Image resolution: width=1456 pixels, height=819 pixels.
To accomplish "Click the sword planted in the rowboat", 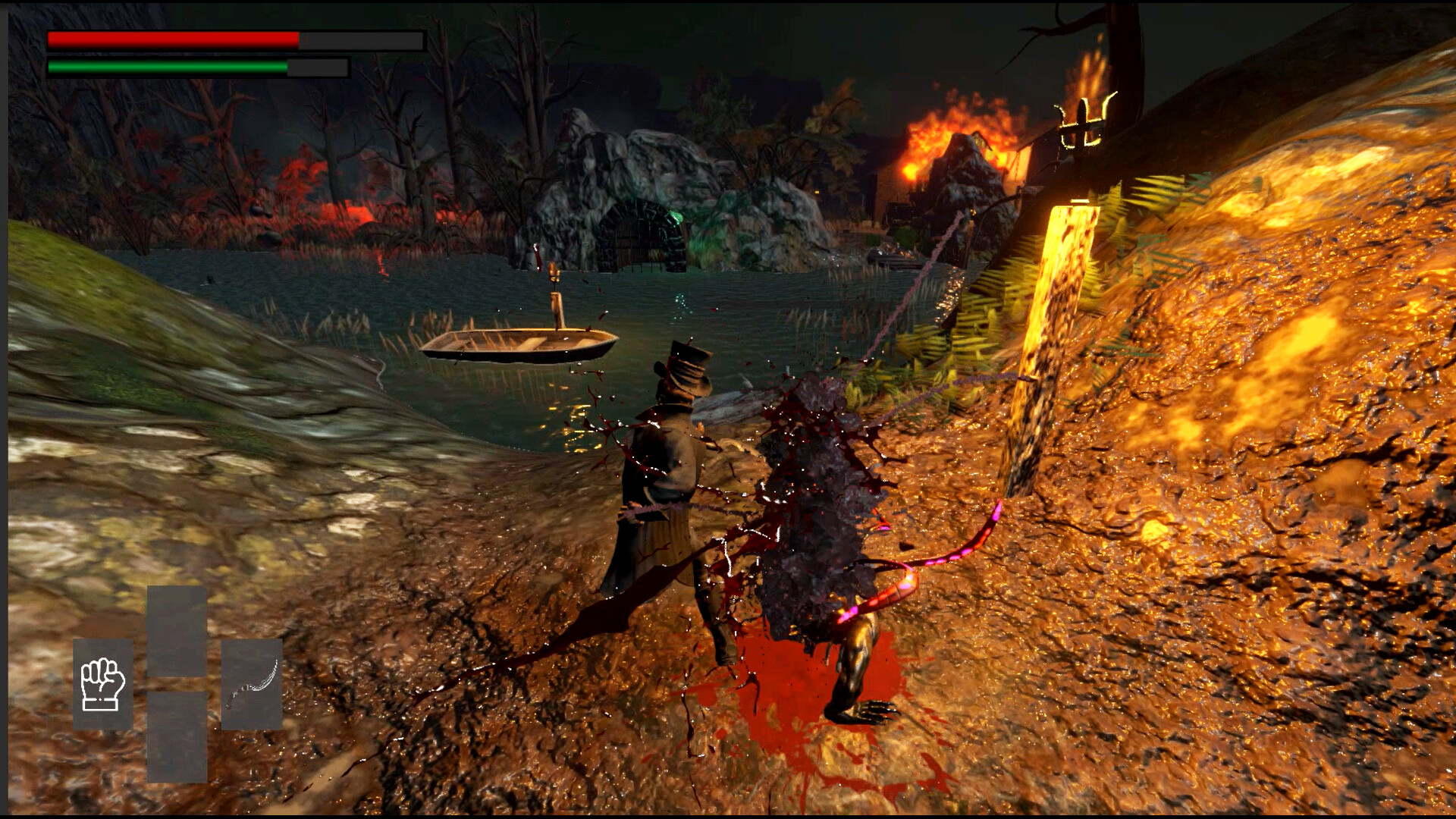I will [x=556, y=296].
